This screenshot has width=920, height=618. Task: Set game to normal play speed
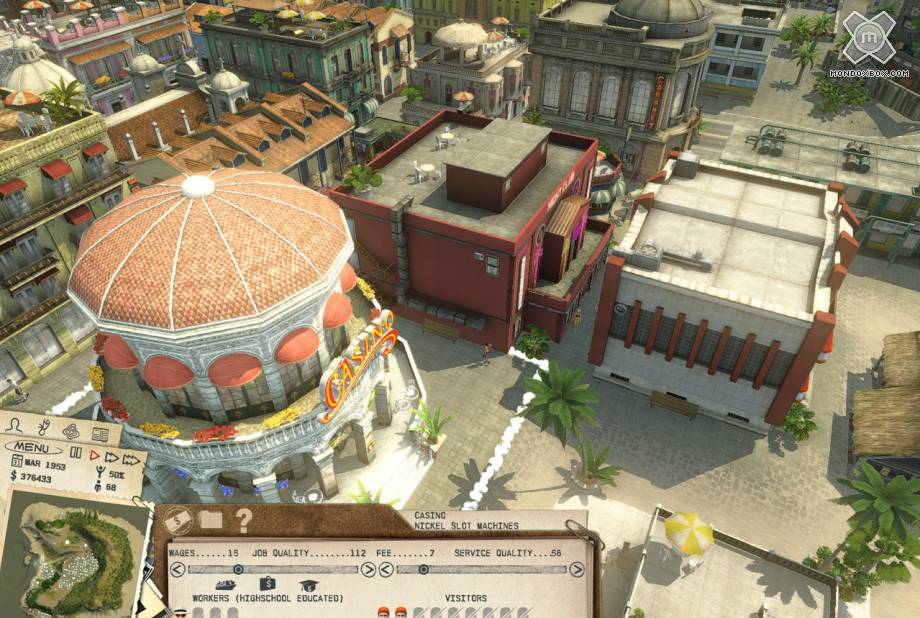click(x=94, y=455)
